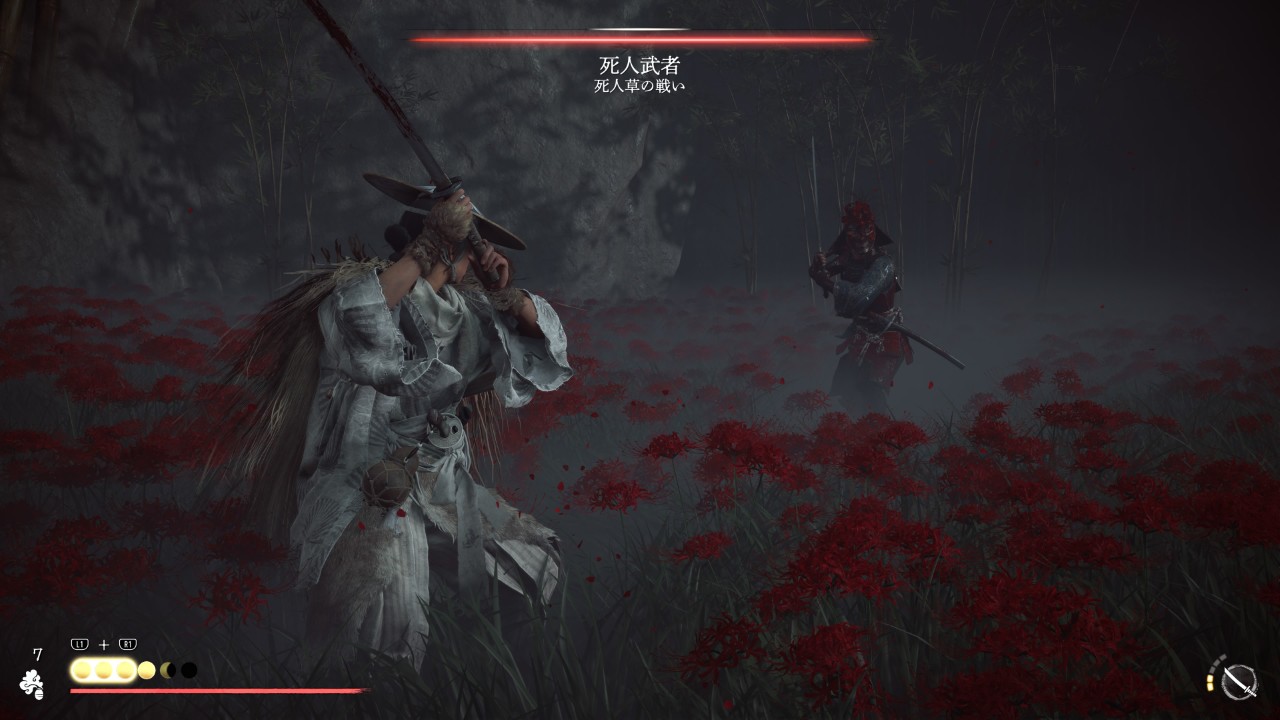The image size is (1280, 720).
Task: Activate the glowing spirit orbs ability
Action: (x=103, y=670)
